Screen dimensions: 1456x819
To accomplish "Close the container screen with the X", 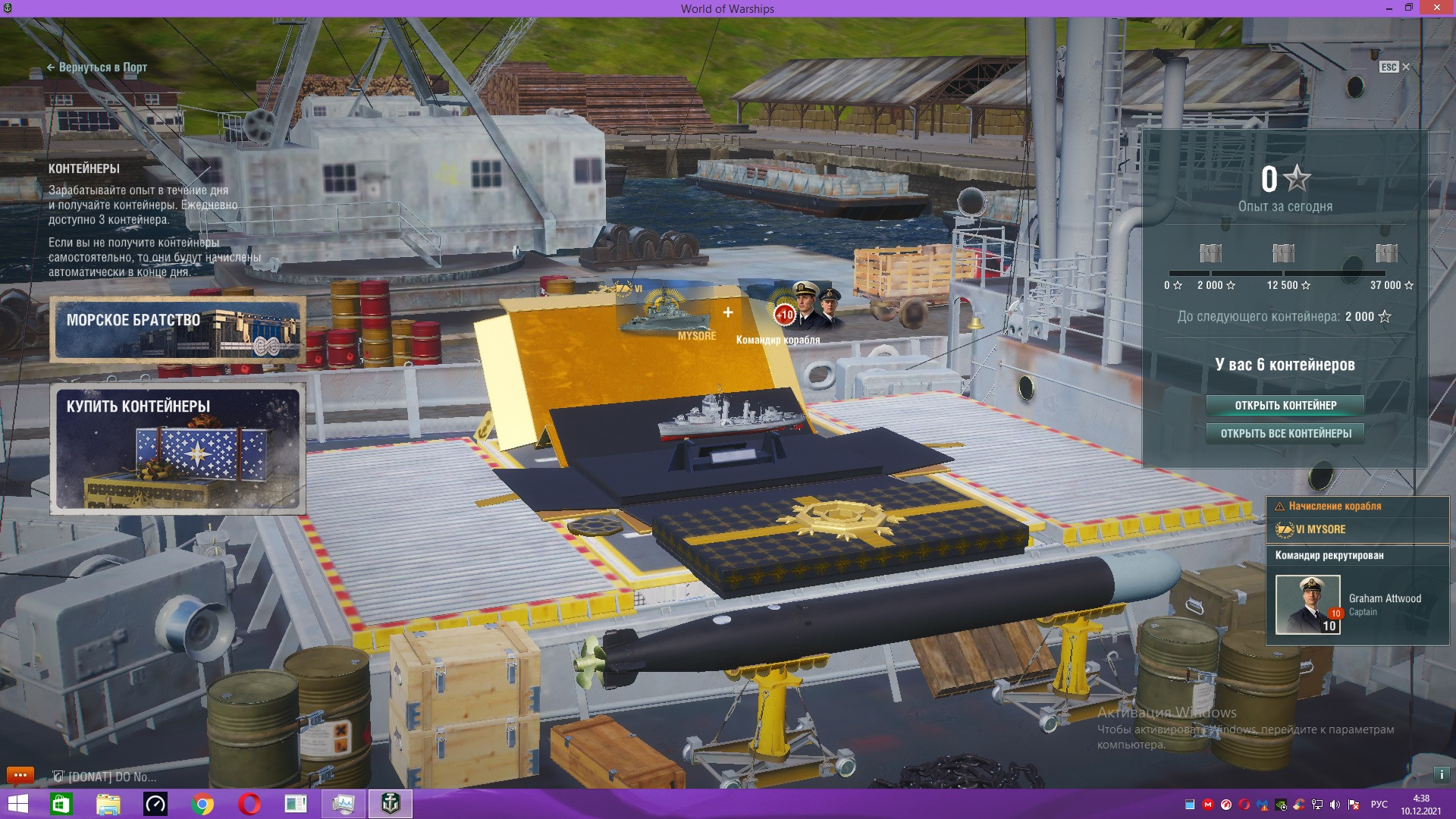I will point(1406,67).
